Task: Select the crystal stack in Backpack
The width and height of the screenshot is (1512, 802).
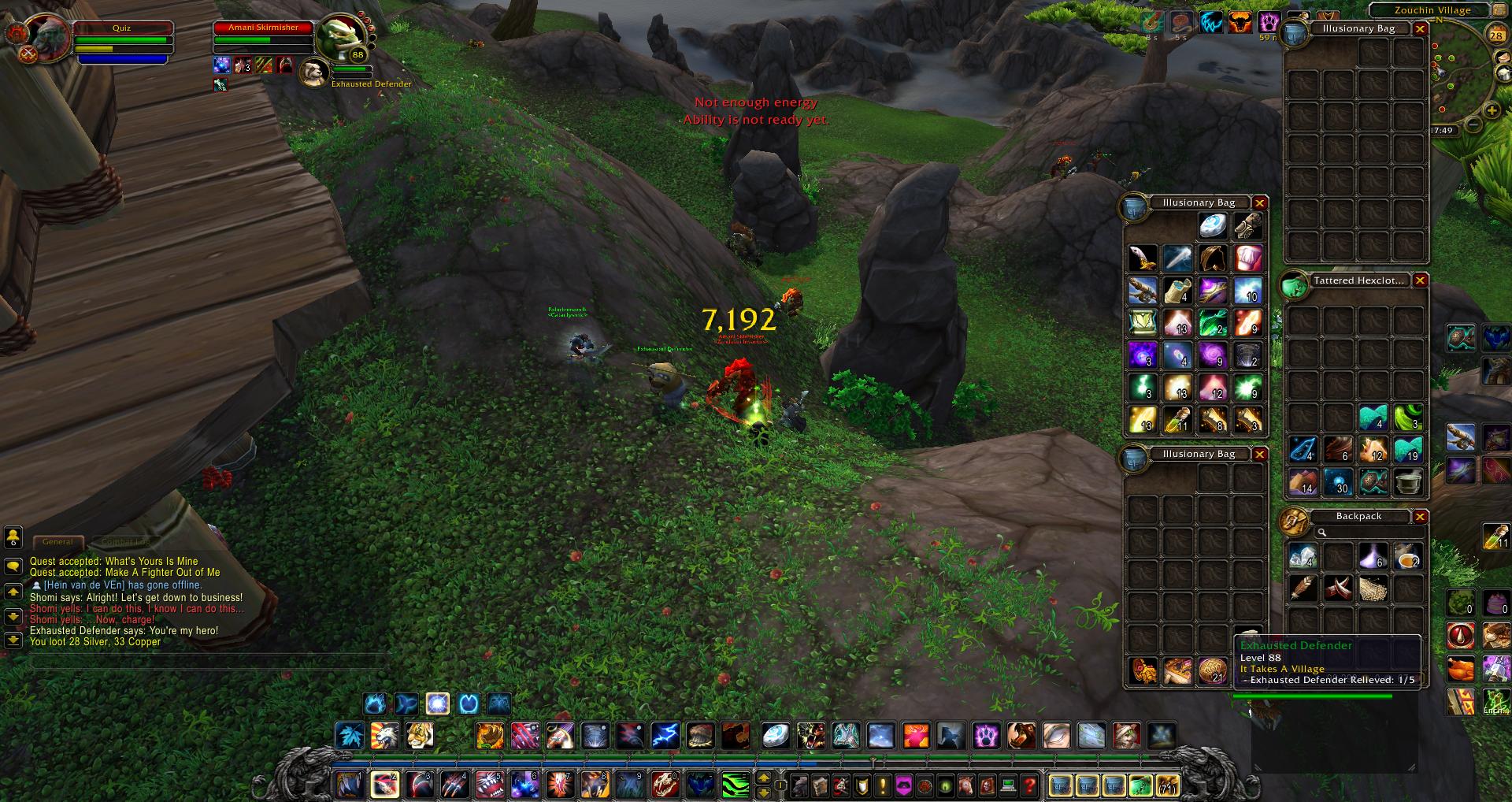Action: [1303, 557]
